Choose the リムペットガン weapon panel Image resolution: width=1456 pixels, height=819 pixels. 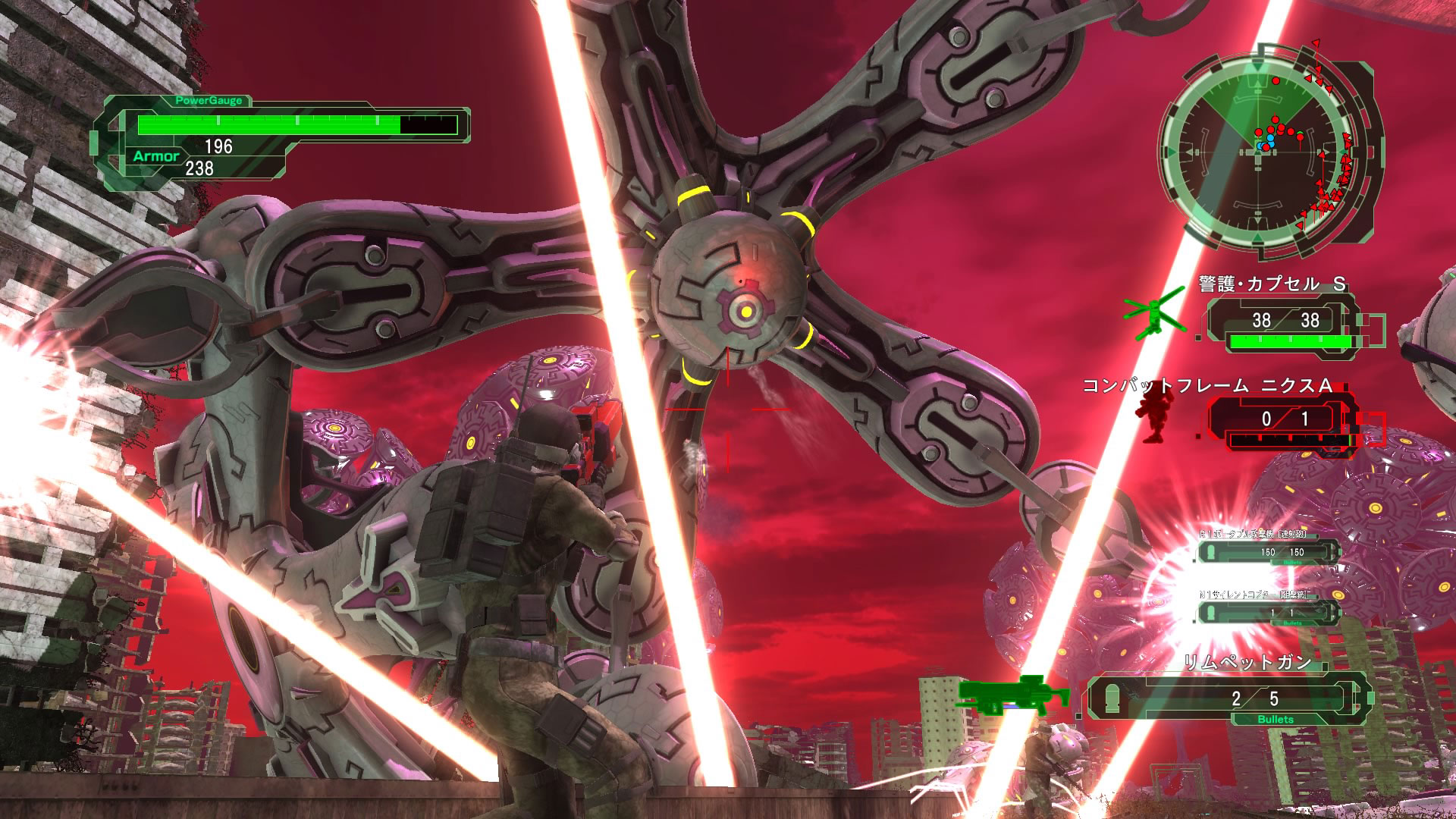tap(1228, 698)
